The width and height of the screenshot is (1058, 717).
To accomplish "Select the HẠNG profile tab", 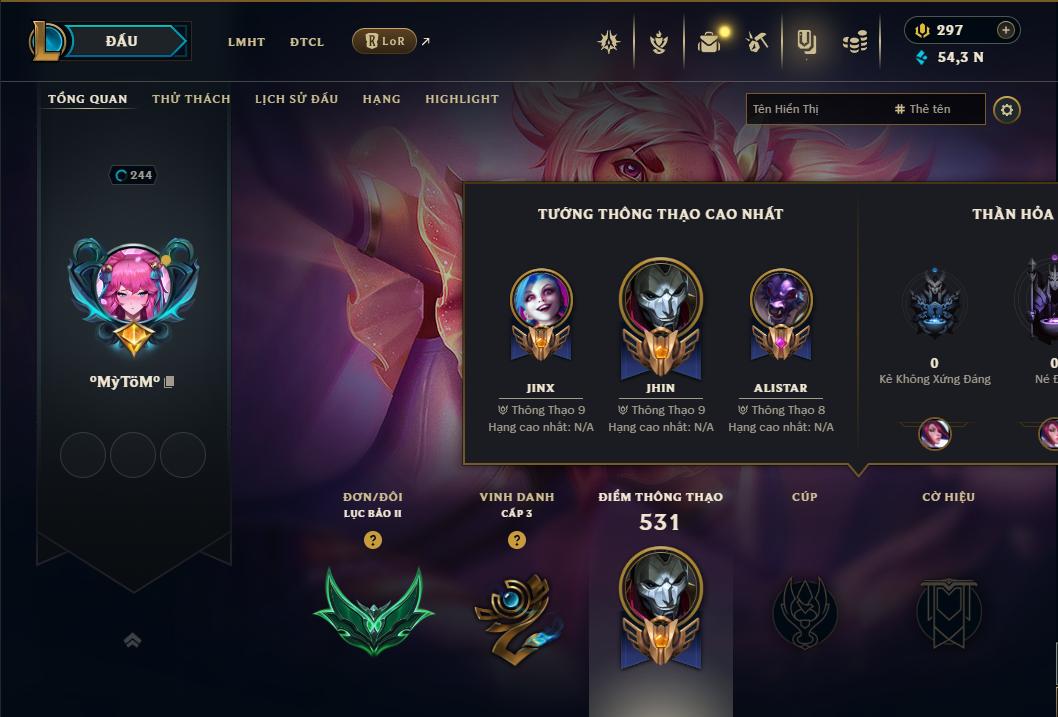I will [381, 99].
